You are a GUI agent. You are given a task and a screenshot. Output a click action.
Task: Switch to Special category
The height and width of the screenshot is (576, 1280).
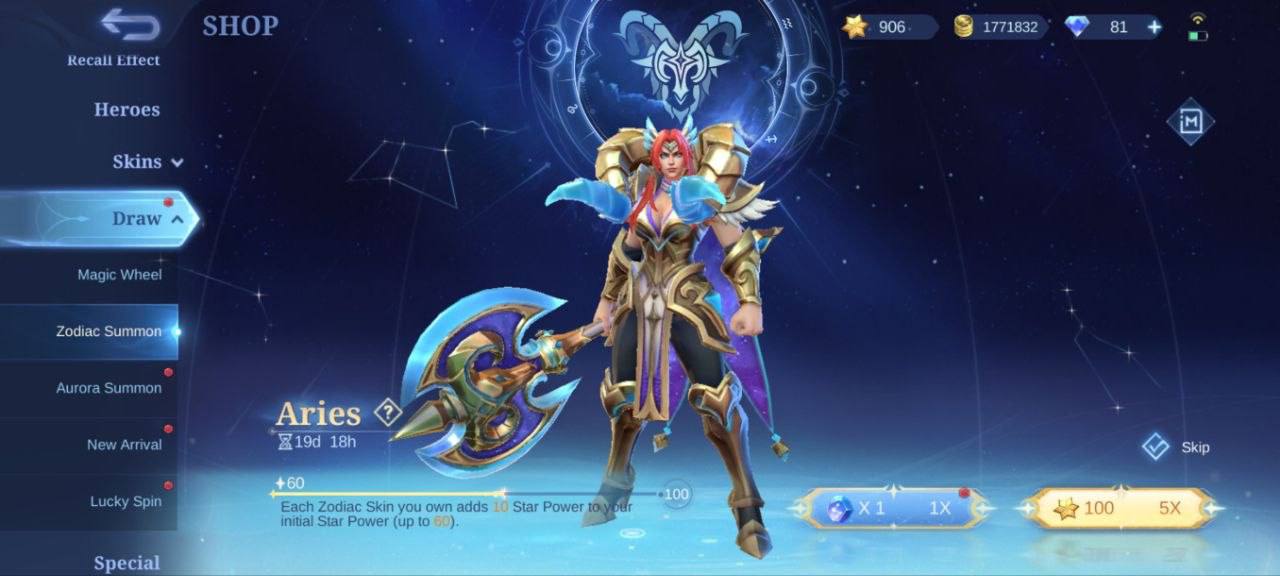click(127, 563)
